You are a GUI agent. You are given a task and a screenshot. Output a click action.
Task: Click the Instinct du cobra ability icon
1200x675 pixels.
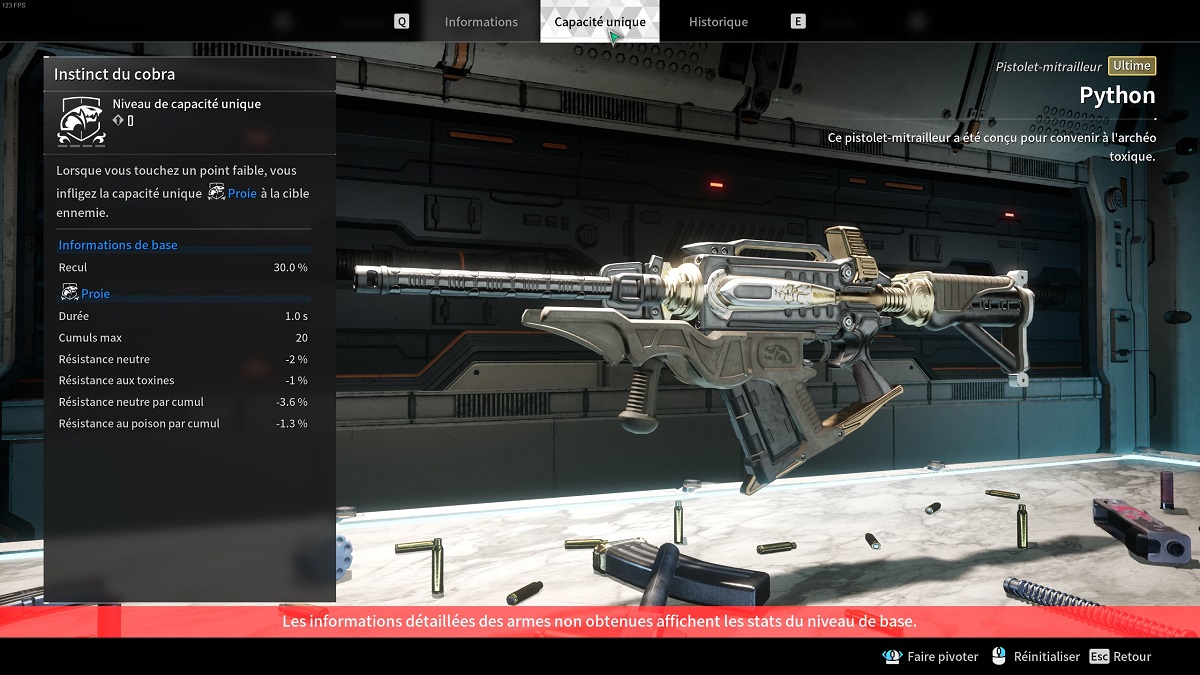tap(80, 121)
